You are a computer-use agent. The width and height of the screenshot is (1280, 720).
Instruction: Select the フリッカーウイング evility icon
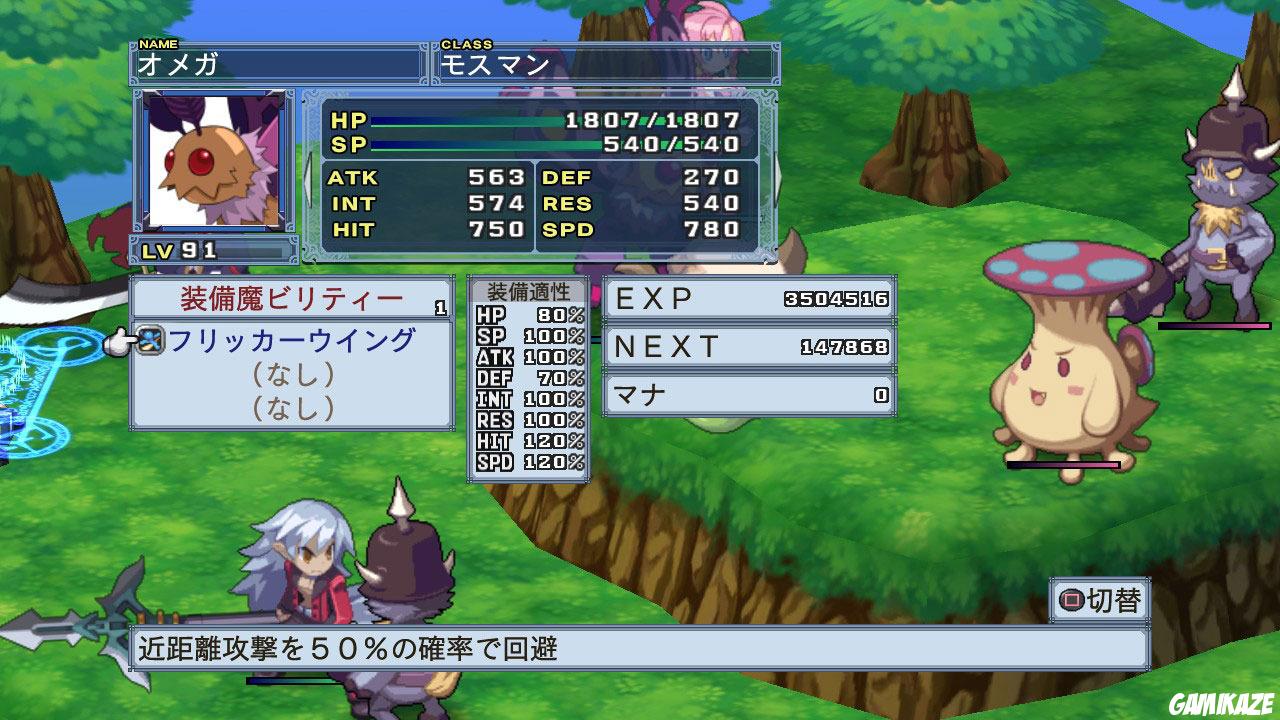(150, 340)
